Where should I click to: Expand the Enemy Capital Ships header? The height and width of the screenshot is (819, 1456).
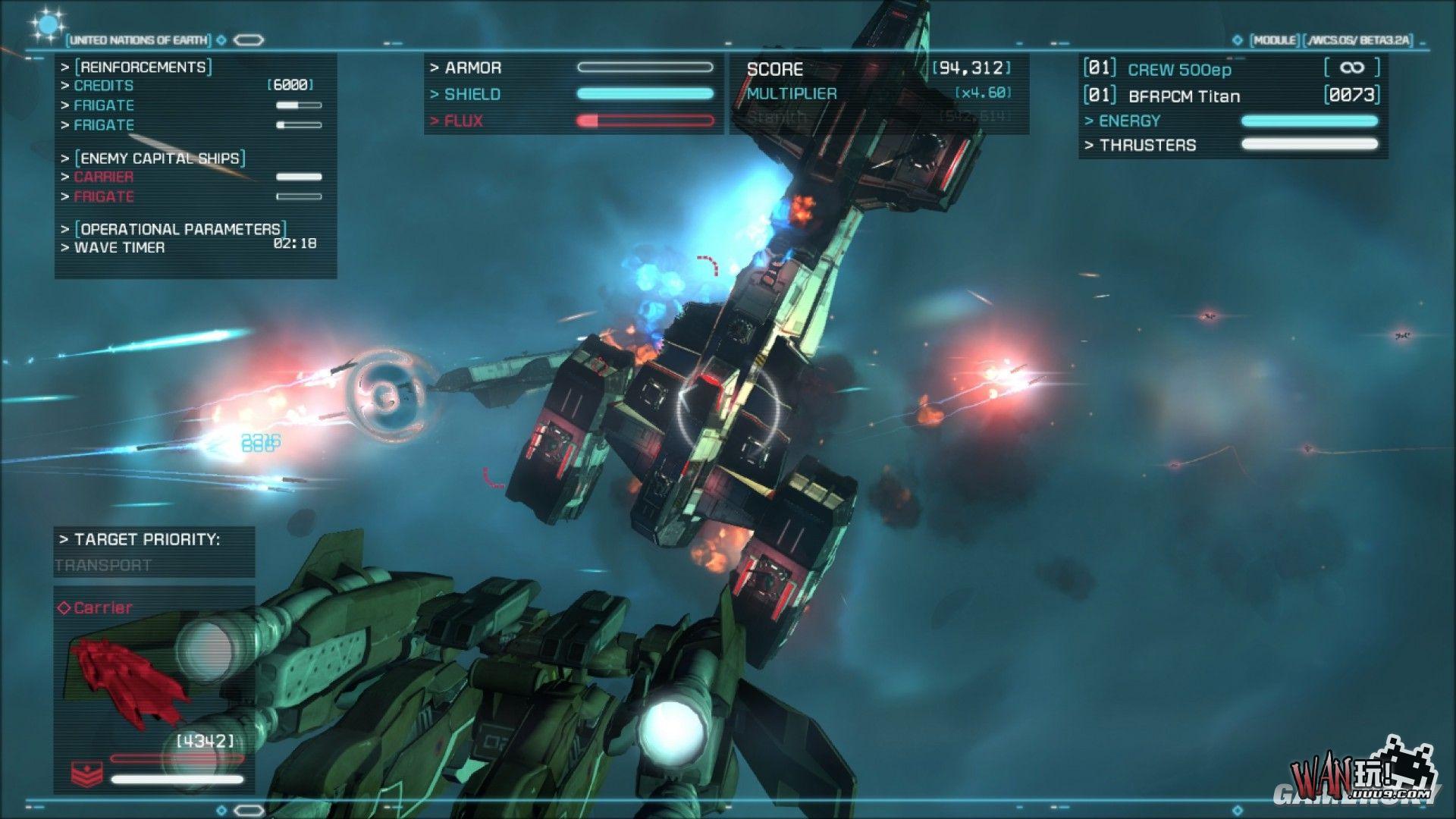click(x=160, y=158)
